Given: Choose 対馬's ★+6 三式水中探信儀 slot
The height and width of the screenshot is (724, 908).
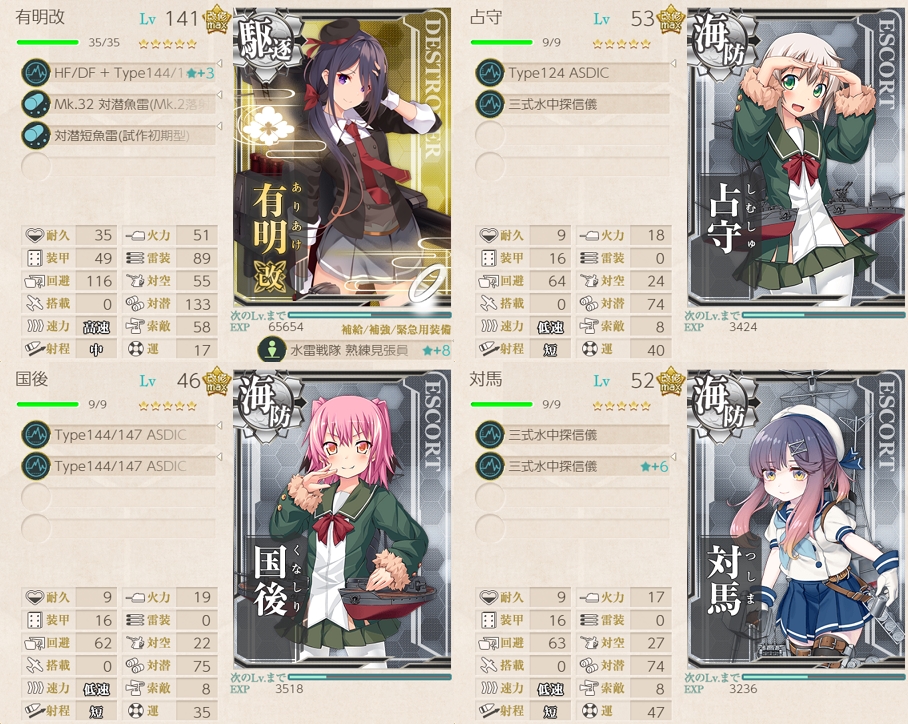Looking at the screenshot, I should 572,466.
